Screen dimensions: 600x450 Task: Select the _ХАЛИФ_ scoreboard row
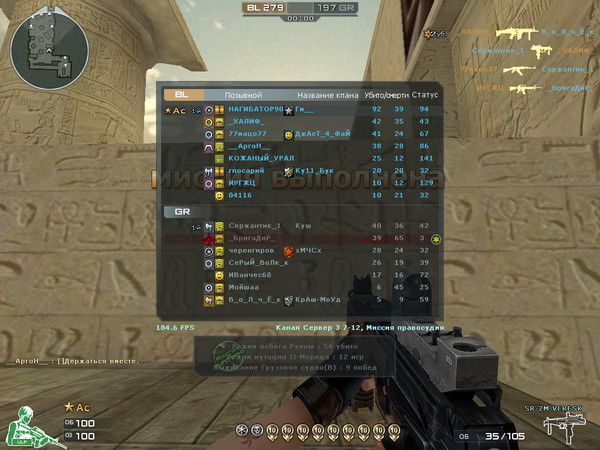tap(250, 121)
